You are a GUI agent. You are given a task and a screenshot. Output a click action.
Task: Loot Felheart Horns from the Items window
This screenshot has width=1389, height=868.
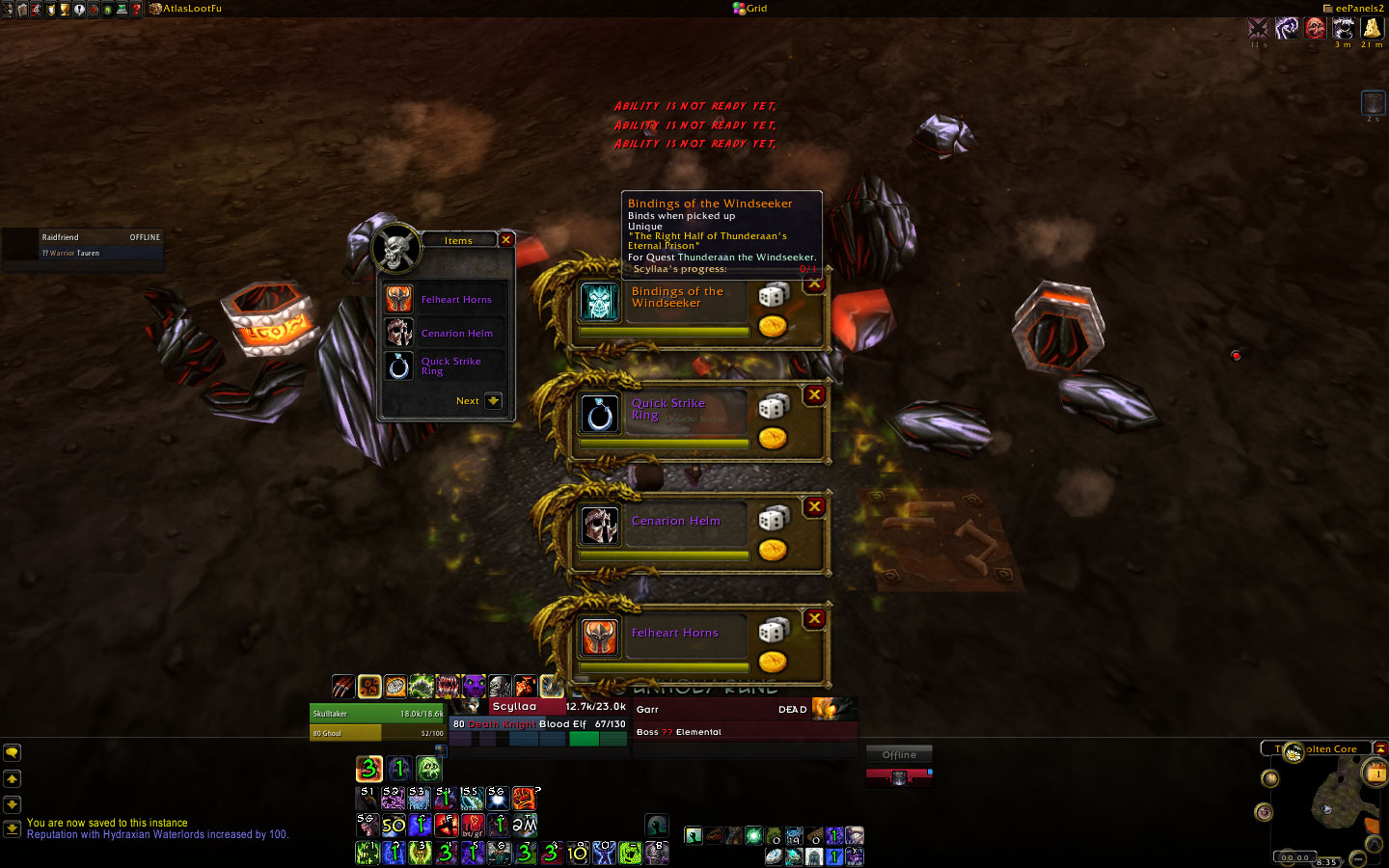tap(399, 300)
